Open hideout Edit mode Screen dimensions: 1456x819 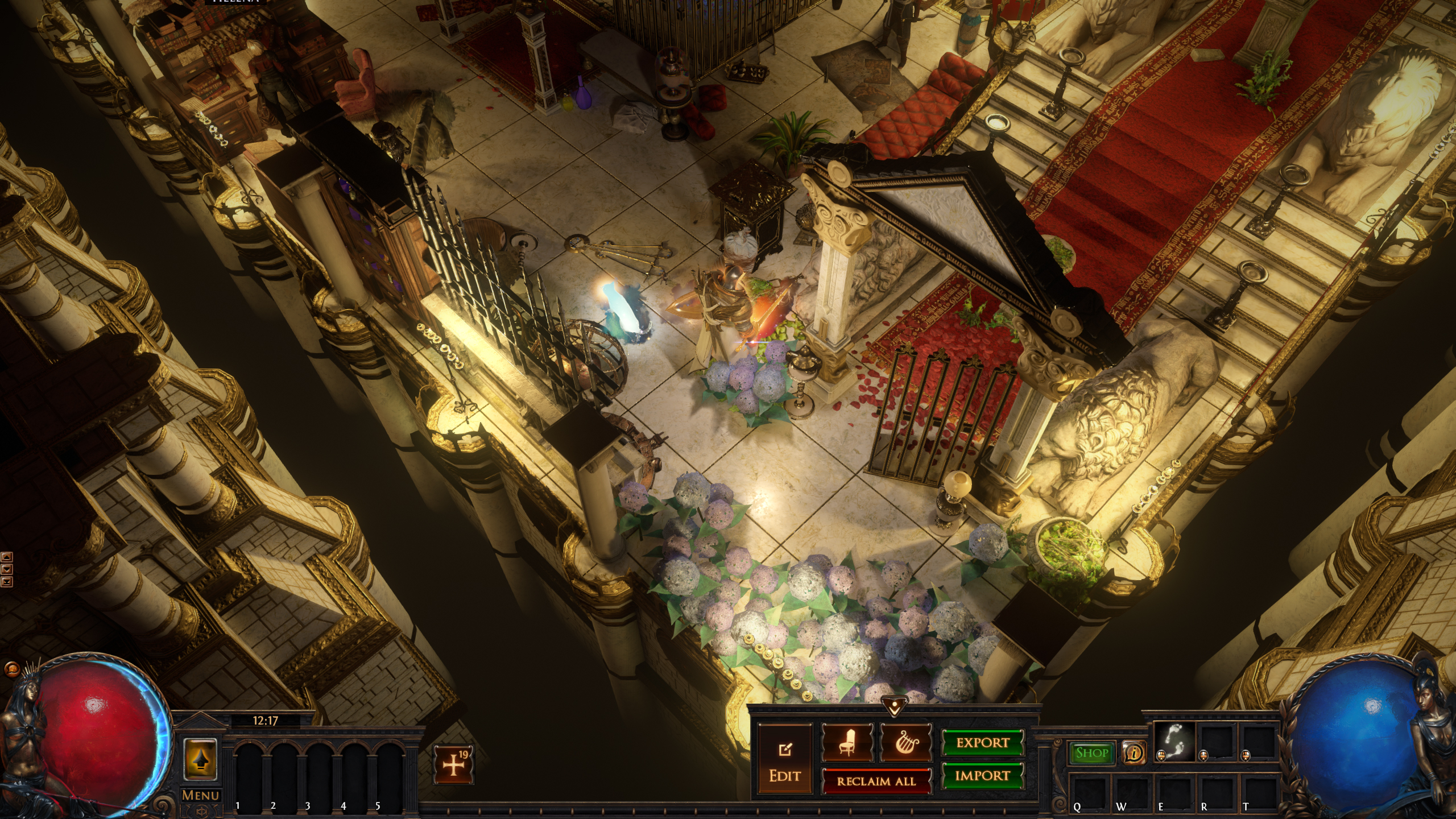tap(785, 760)
